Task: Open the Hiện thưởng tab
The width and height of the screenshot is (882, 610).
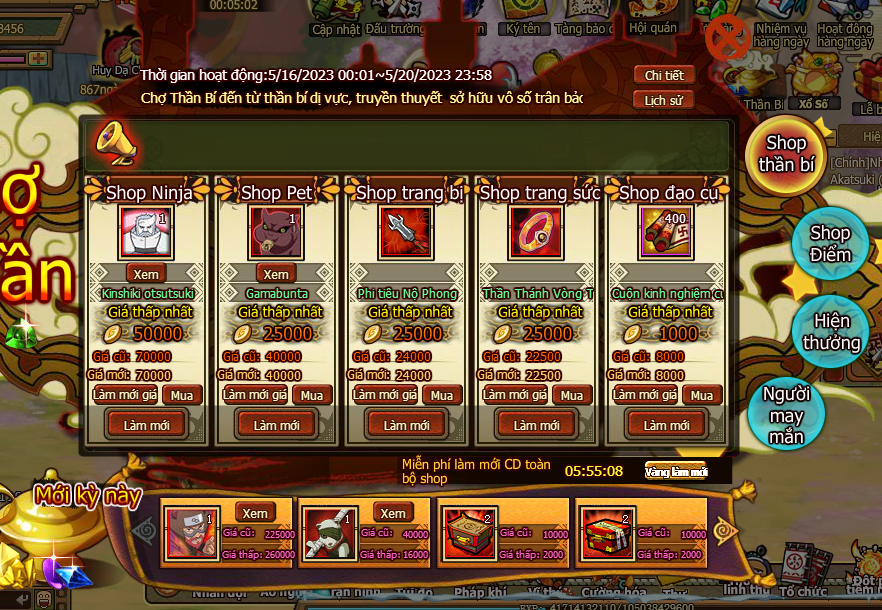Action: pos(830,332)
